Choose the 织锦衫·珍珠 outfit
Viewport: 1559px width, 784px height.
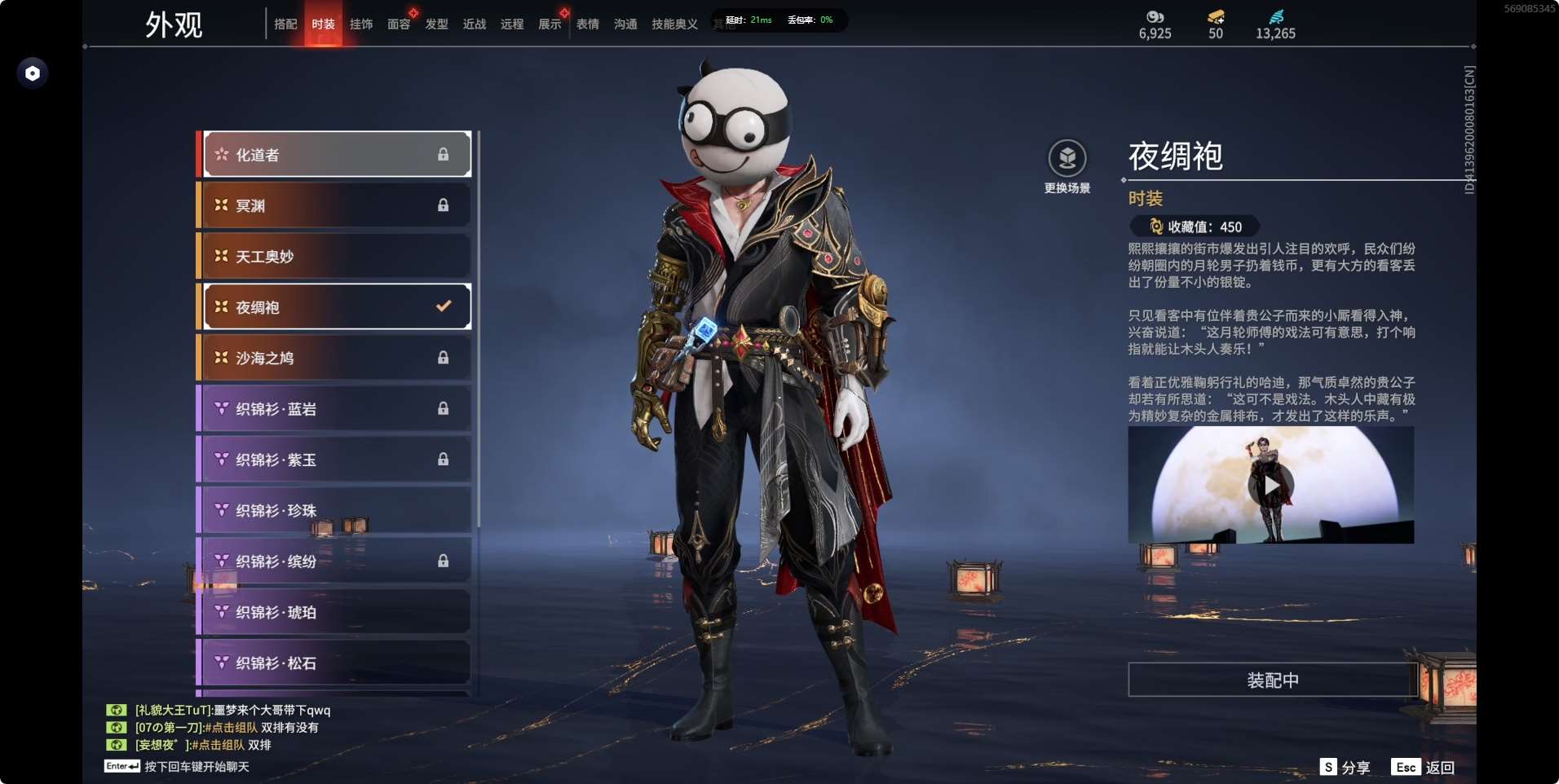click(x=335, y=510)
